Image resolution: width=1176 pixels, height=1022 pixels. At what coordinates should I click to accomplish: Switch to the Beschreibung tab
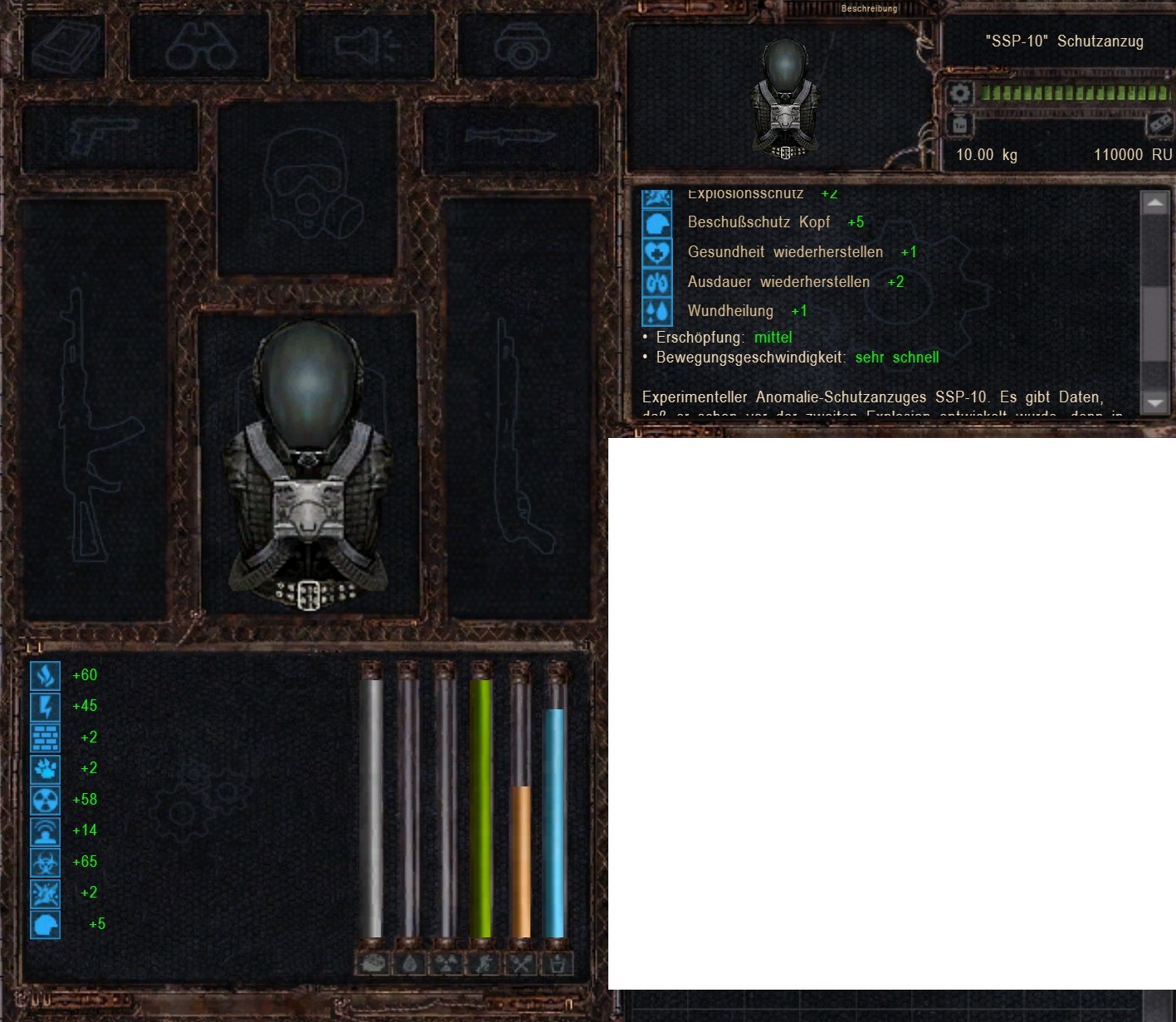[868, 8]
